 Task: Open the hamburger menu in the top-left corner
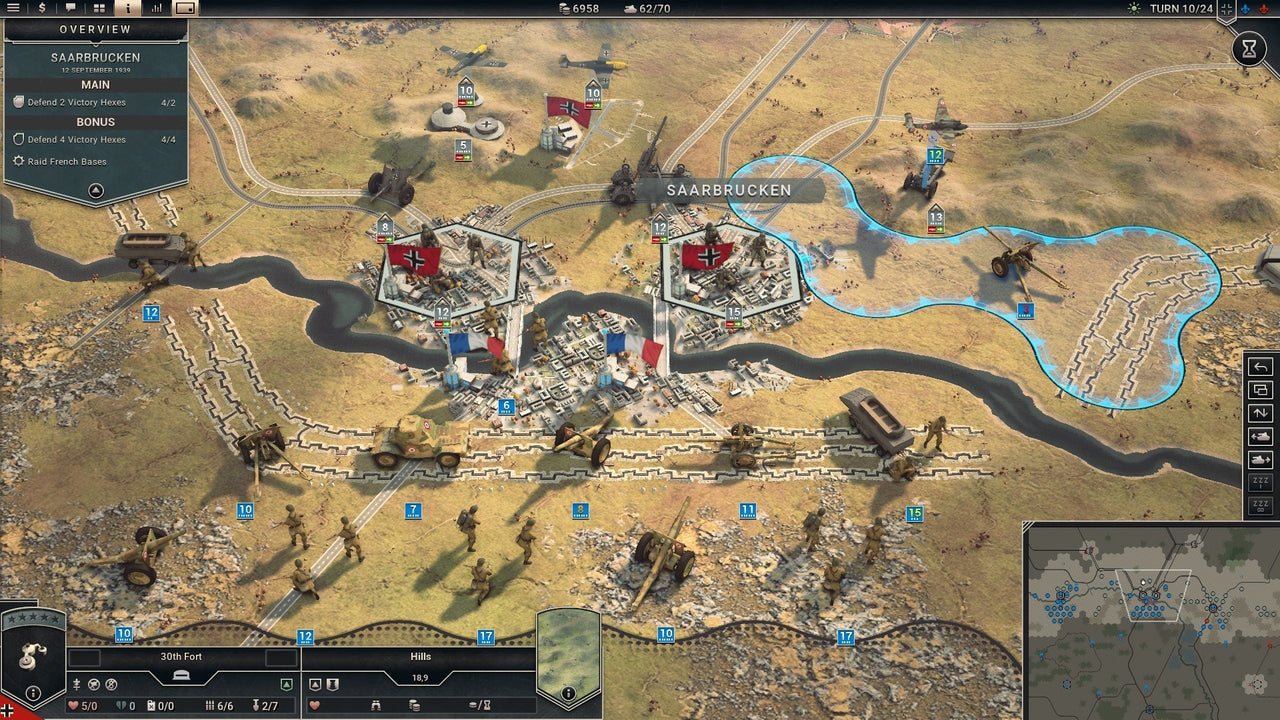coord(13,8)
